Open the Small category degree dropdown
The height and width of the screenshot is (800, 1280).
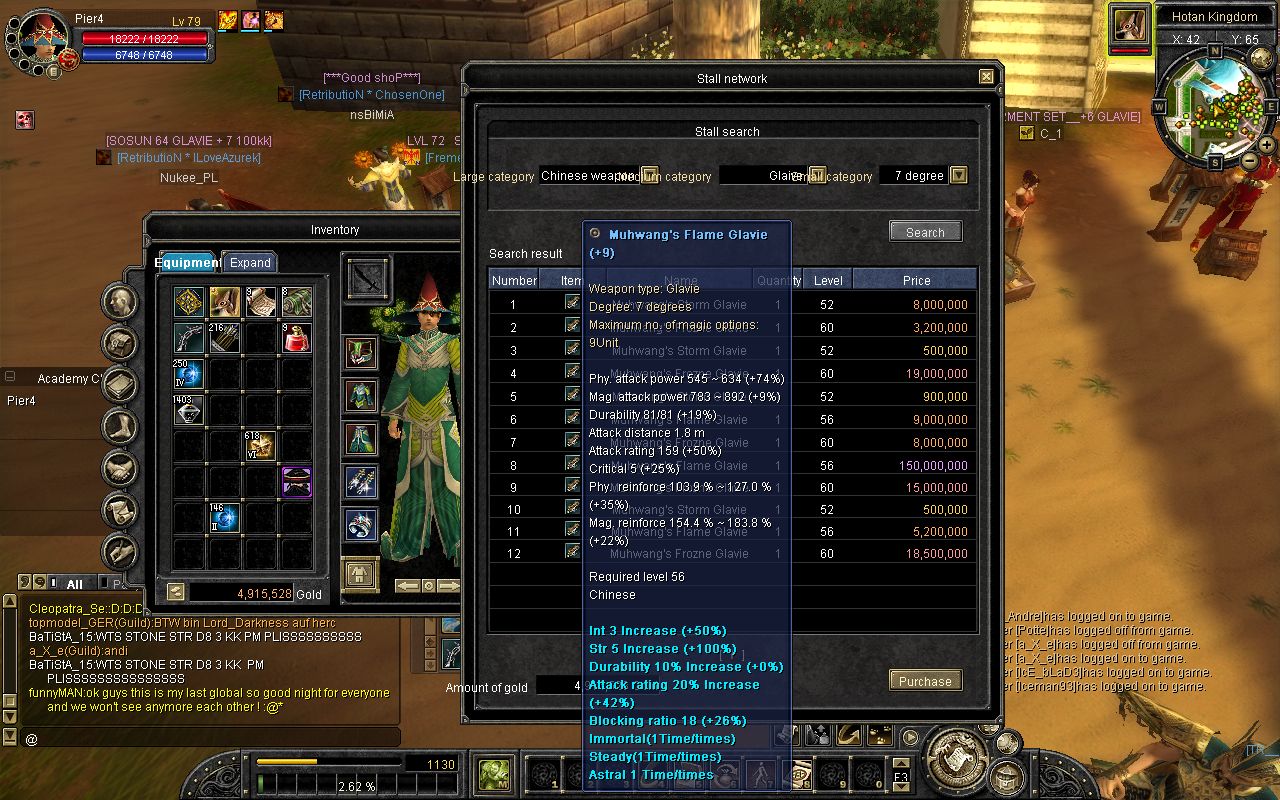pos(958,175)
